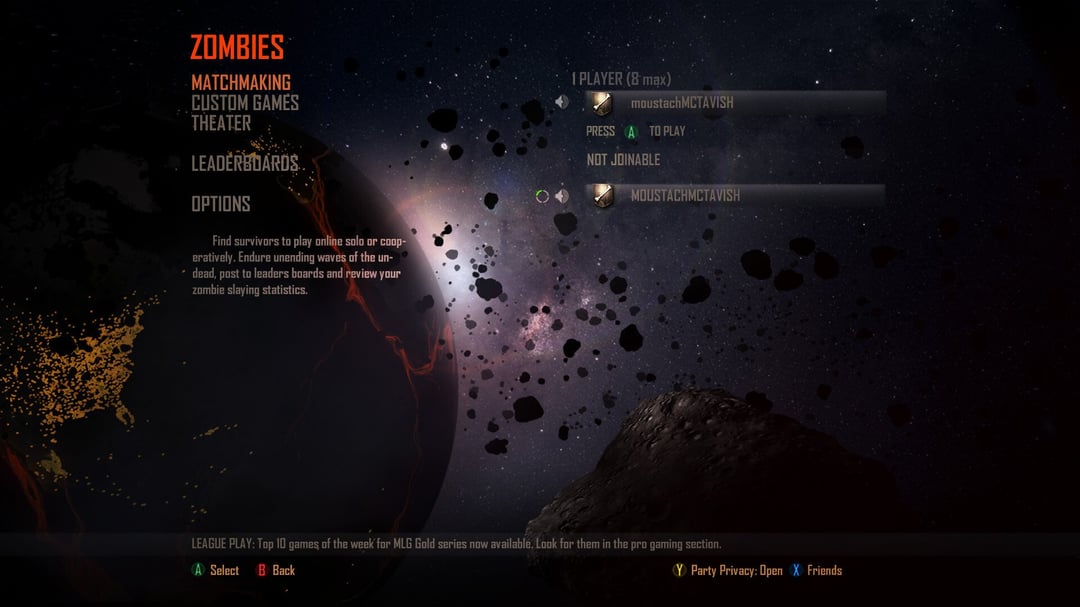This screenshot has width=1080, height=607.
Task: Select the lowercase moustachMCTAVISH player row
Action: [734, 102]
